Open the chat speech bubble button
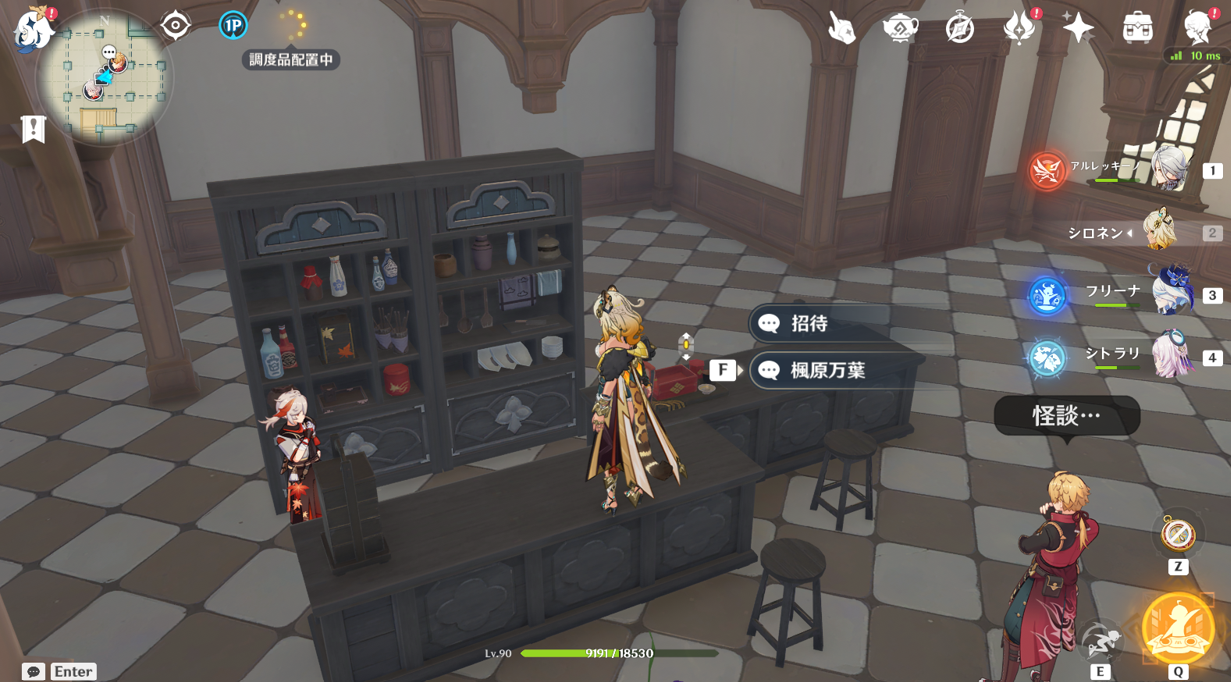Viewport: 1231px width, 682px height. click(33, 671)
